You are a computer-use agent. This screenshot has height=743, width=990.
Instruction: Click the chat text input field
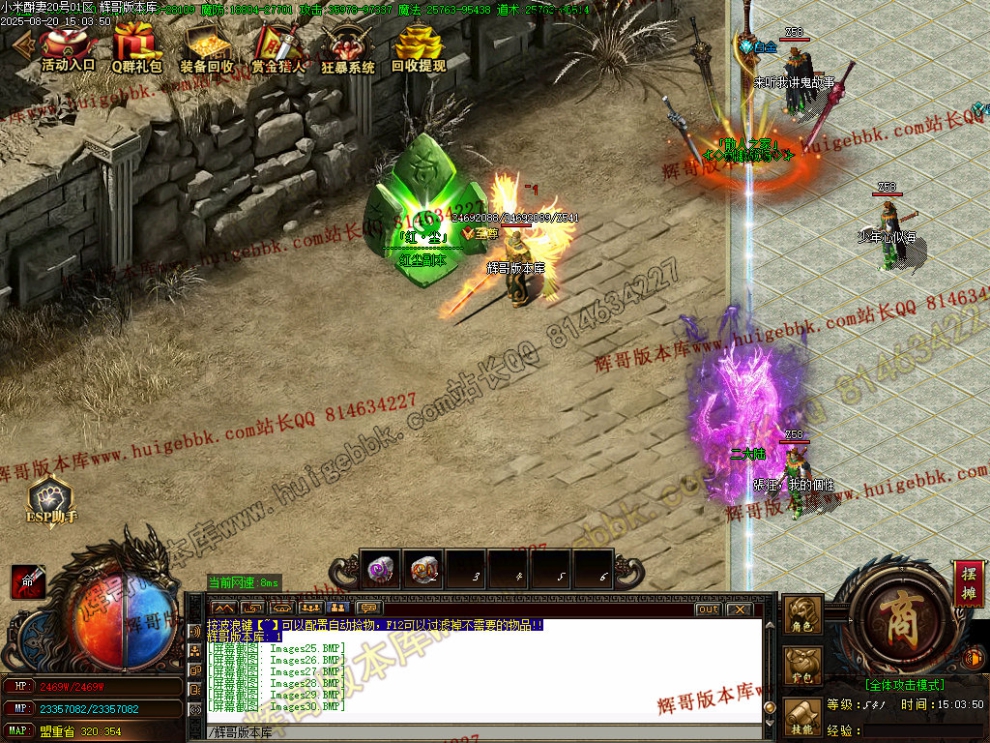(480, 733)
